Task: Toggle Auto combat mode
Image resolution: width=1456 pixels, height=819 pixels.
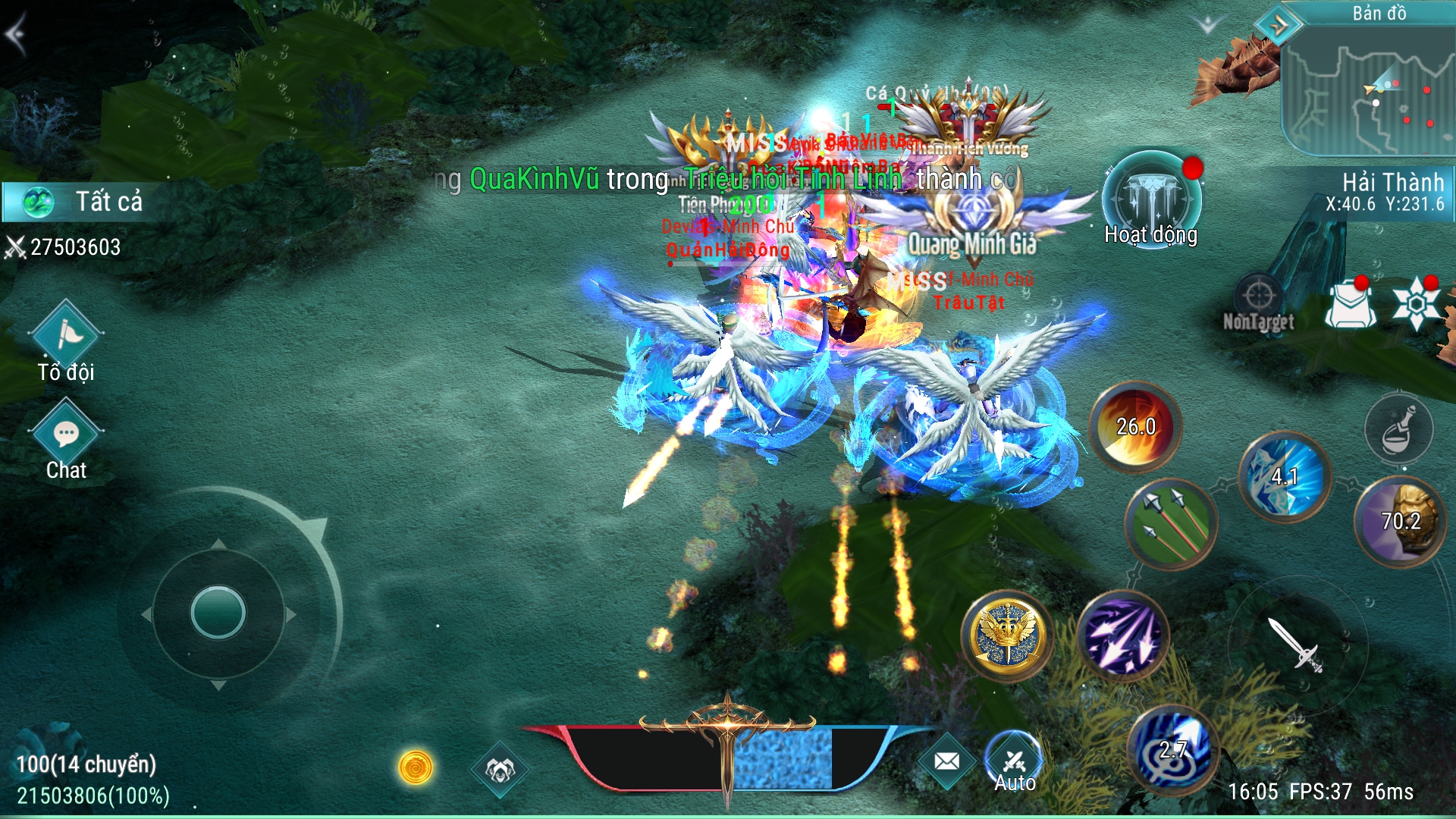Action: [x=1014, y=762]
